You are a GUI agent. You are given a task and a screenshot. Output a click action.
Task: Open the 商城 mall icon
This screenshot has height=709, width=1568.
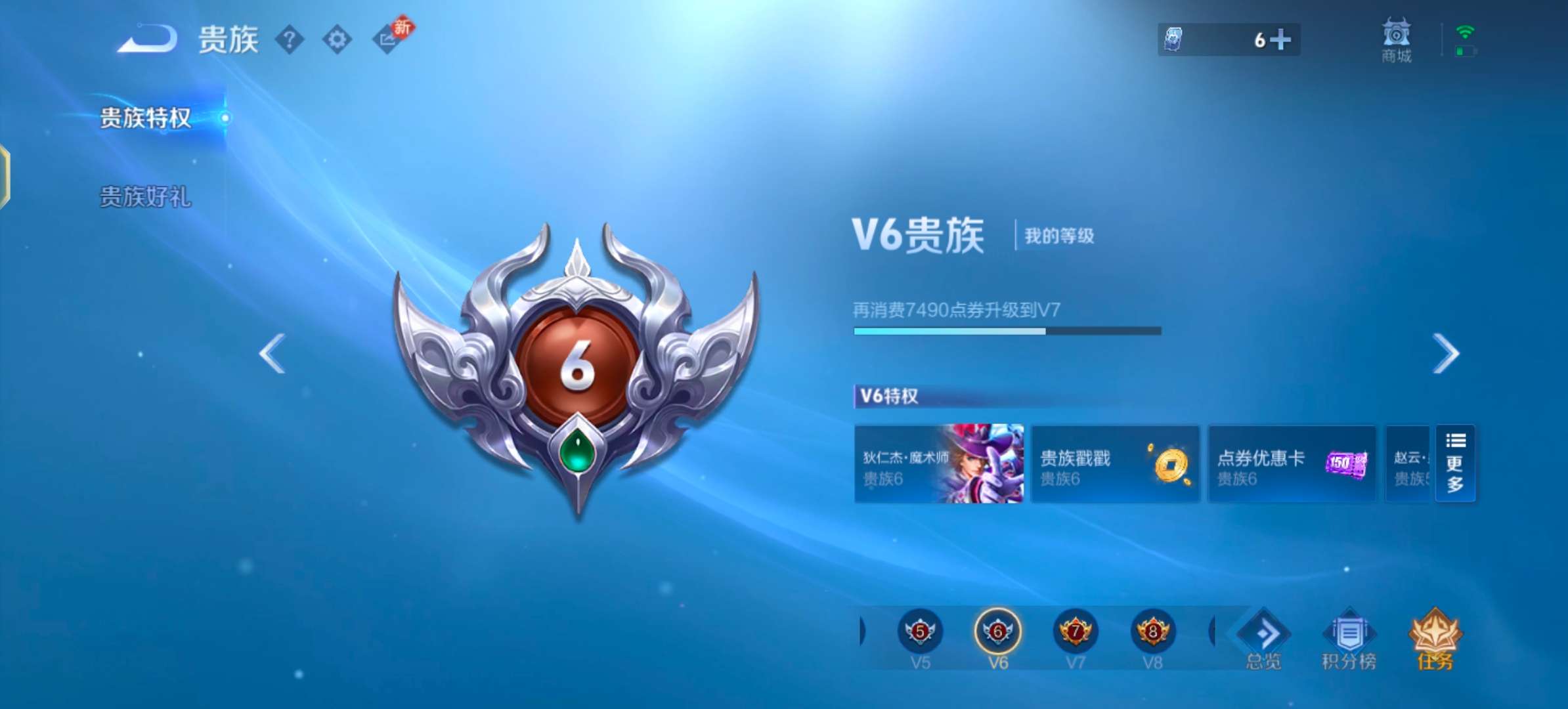(1396, 41)
